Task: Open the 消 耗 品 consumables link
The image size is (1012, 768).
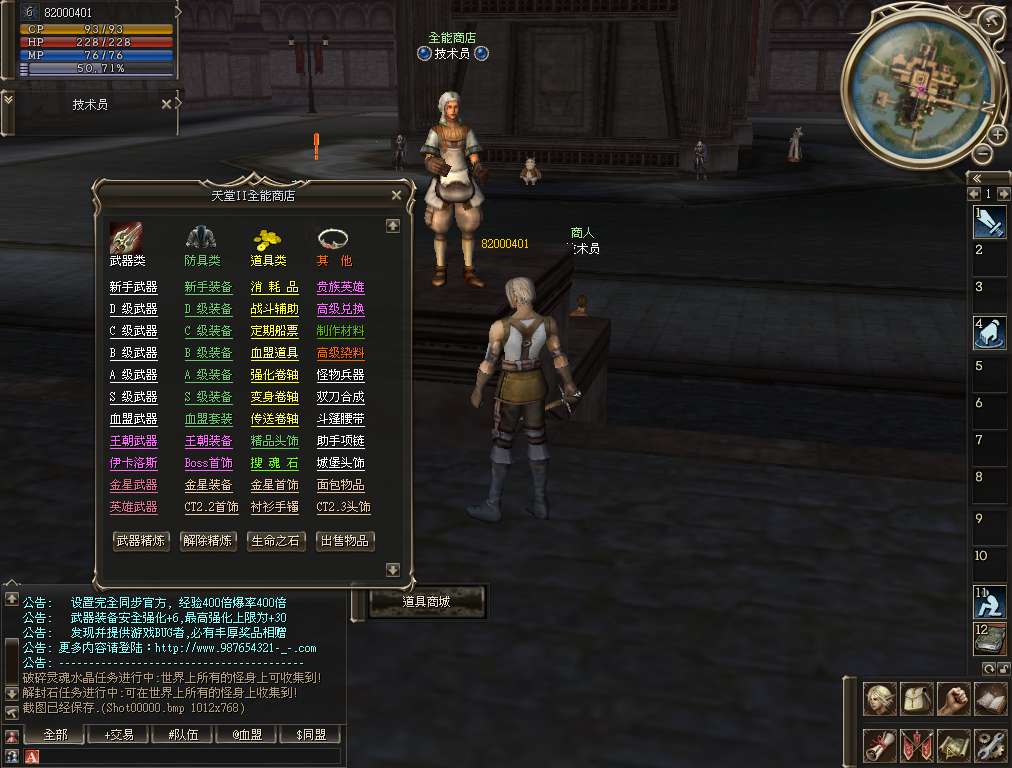Action: pyautogui.click(x=274, y=287)
